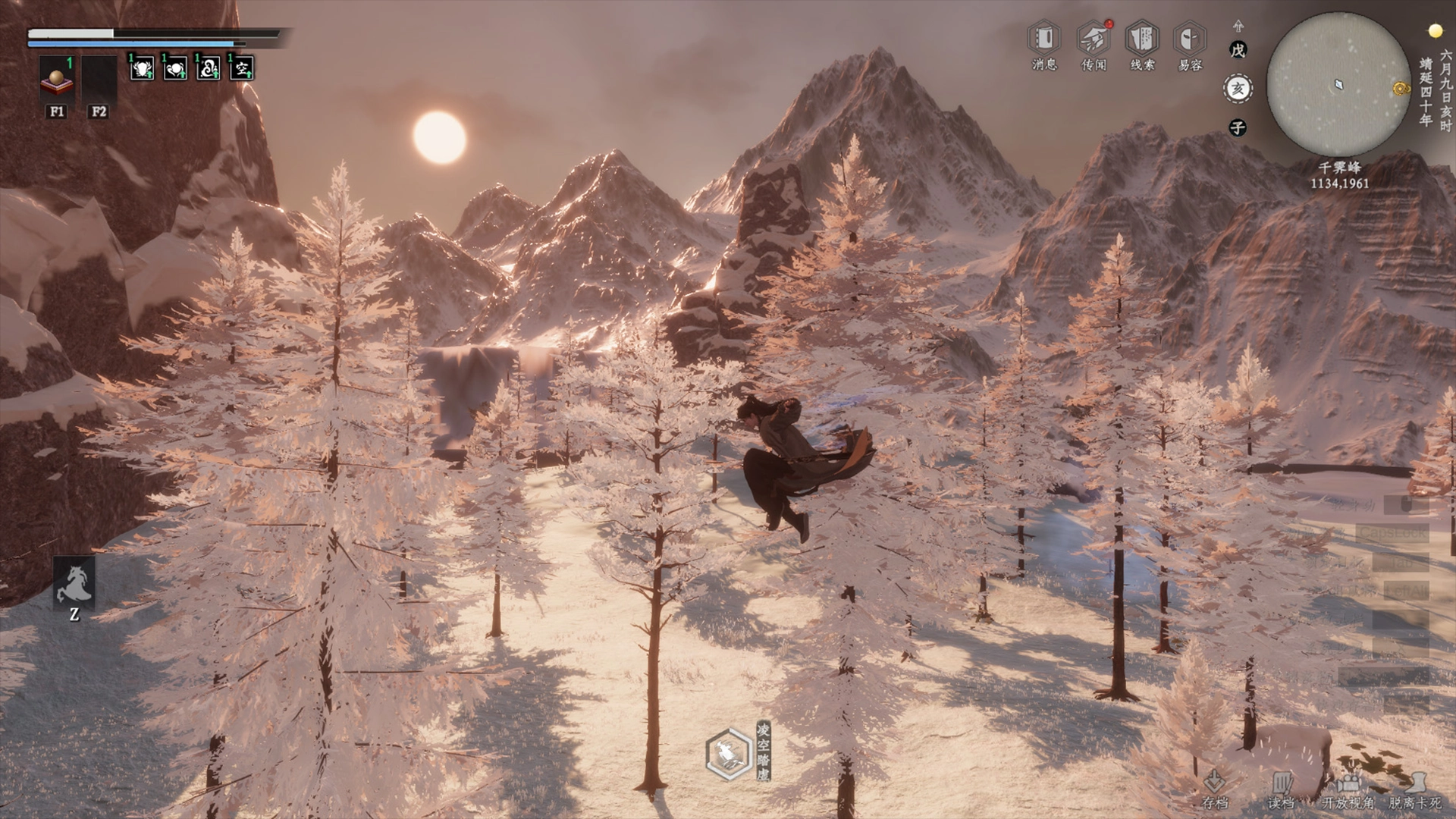
Task: Select the F1 quick-item slot with orb
Action: pyautogui.click(x=57, y=78)
